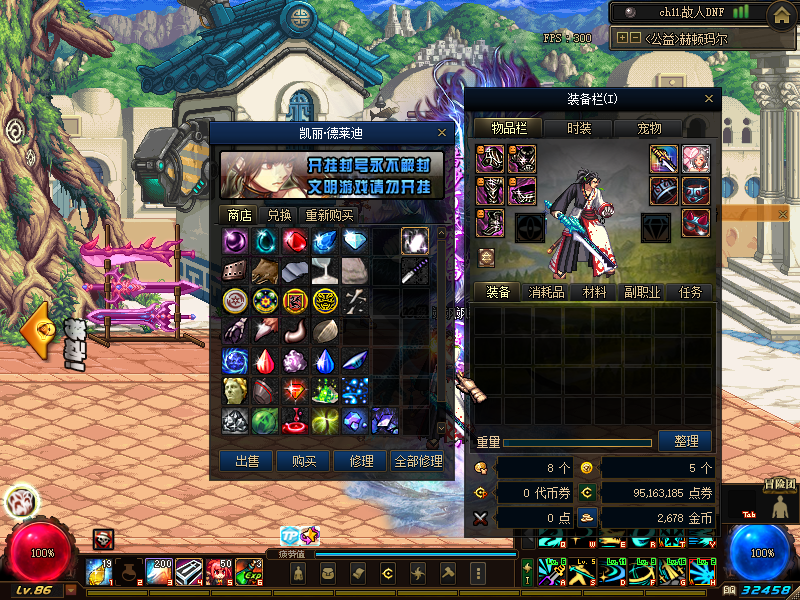Show the 消耗品 consumables tab
The height and width of the screenshot is (600, 800).
(548, 292)
